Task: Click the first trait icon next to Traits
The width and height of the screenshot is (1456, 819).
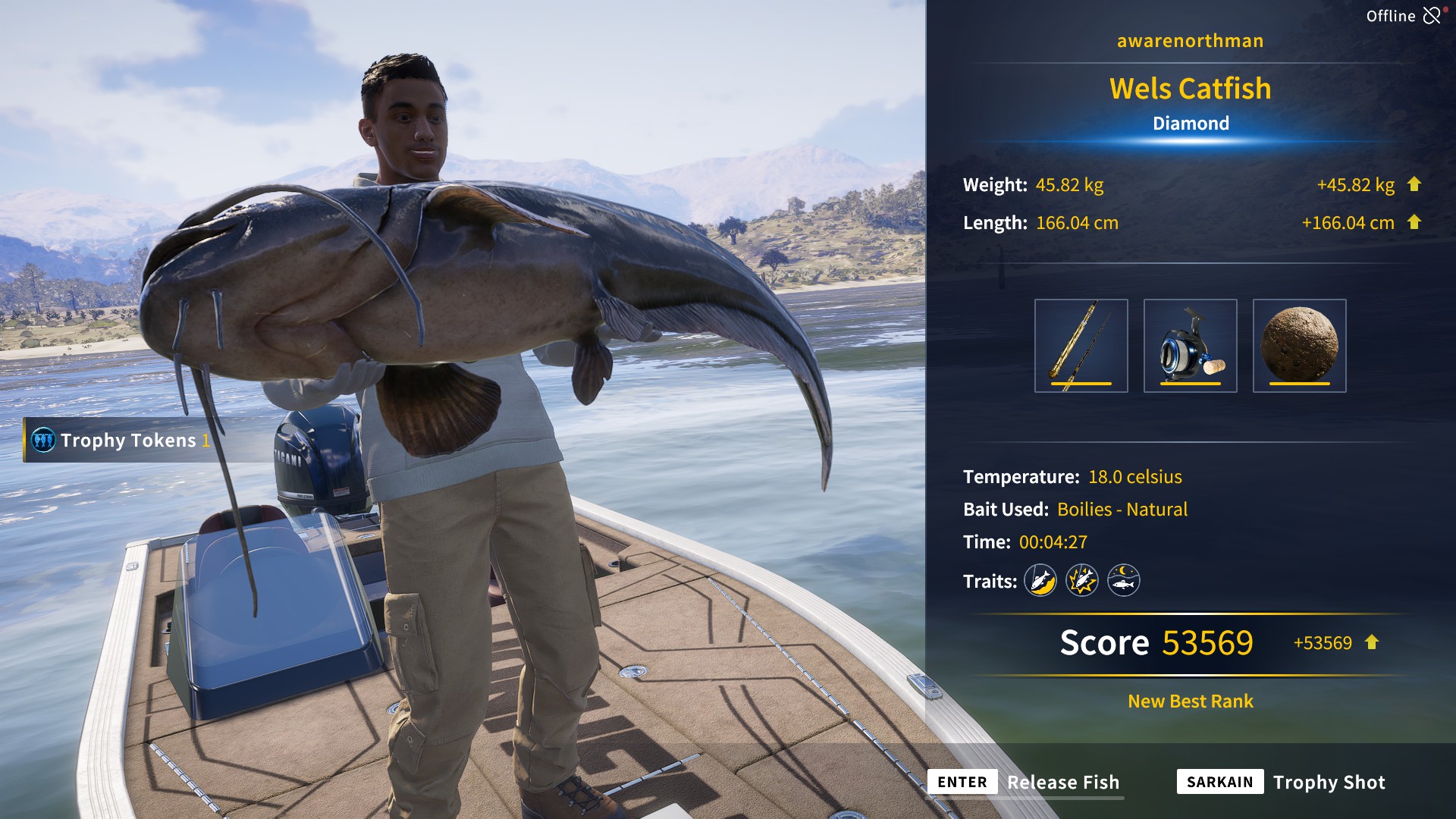Action: pyautogui.click(x=1040, y=580)
